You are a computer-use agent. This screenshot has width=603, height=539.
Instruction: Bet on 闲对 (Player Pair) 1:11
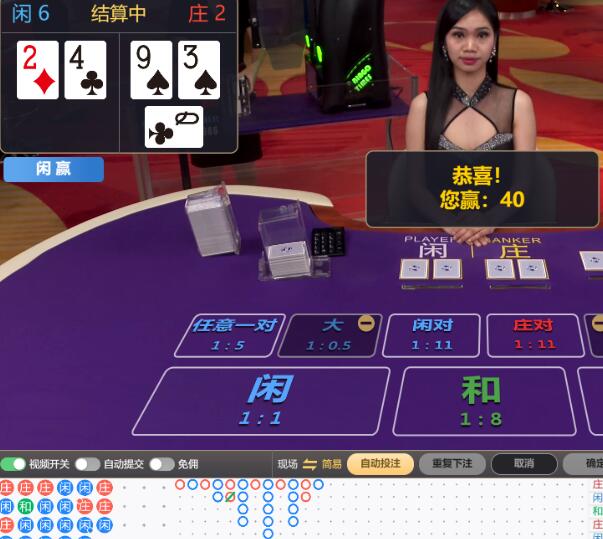pyautogui.click(x=432, y=335)
